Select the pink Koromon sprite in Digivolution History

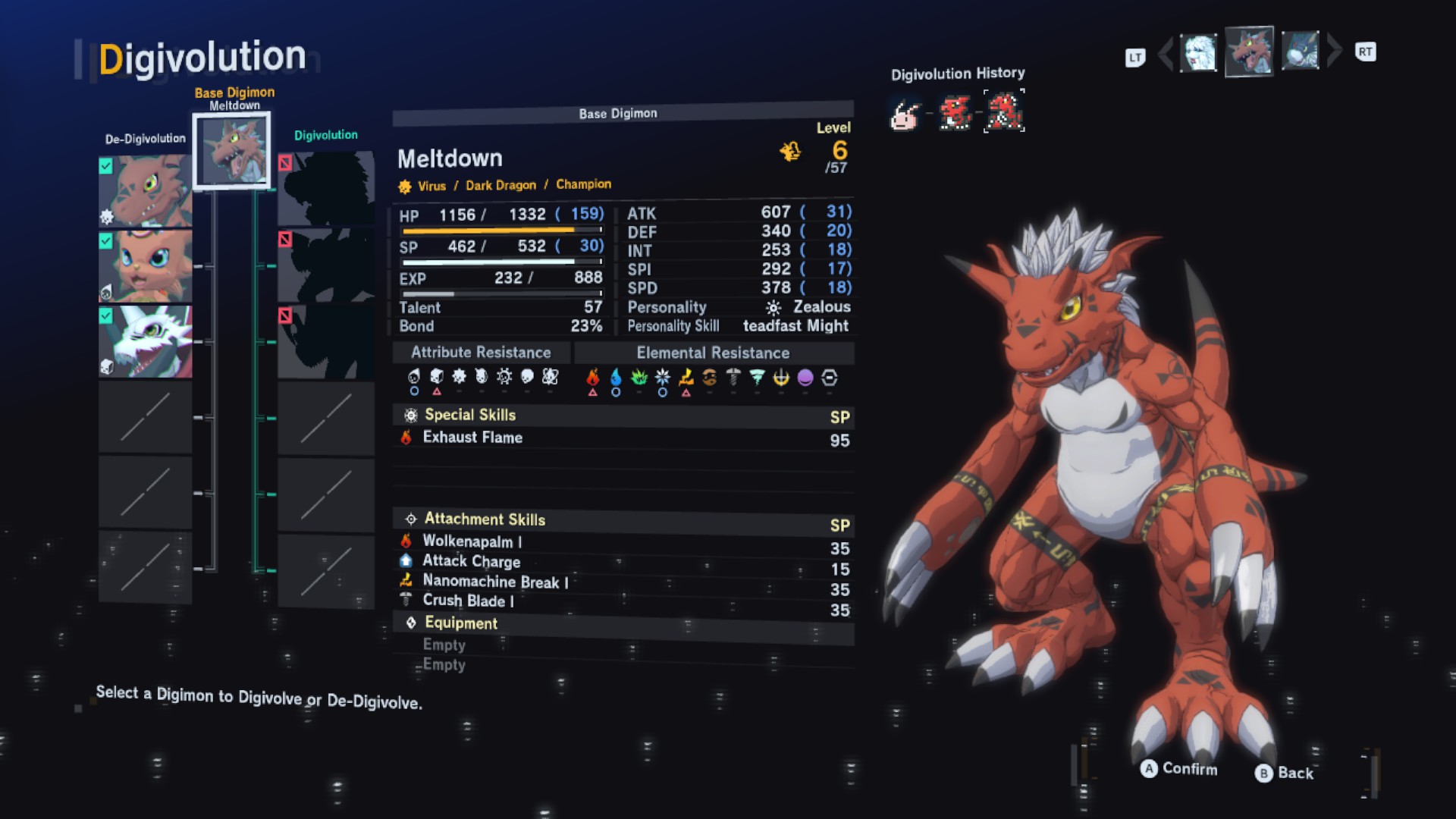pos(905,115)
